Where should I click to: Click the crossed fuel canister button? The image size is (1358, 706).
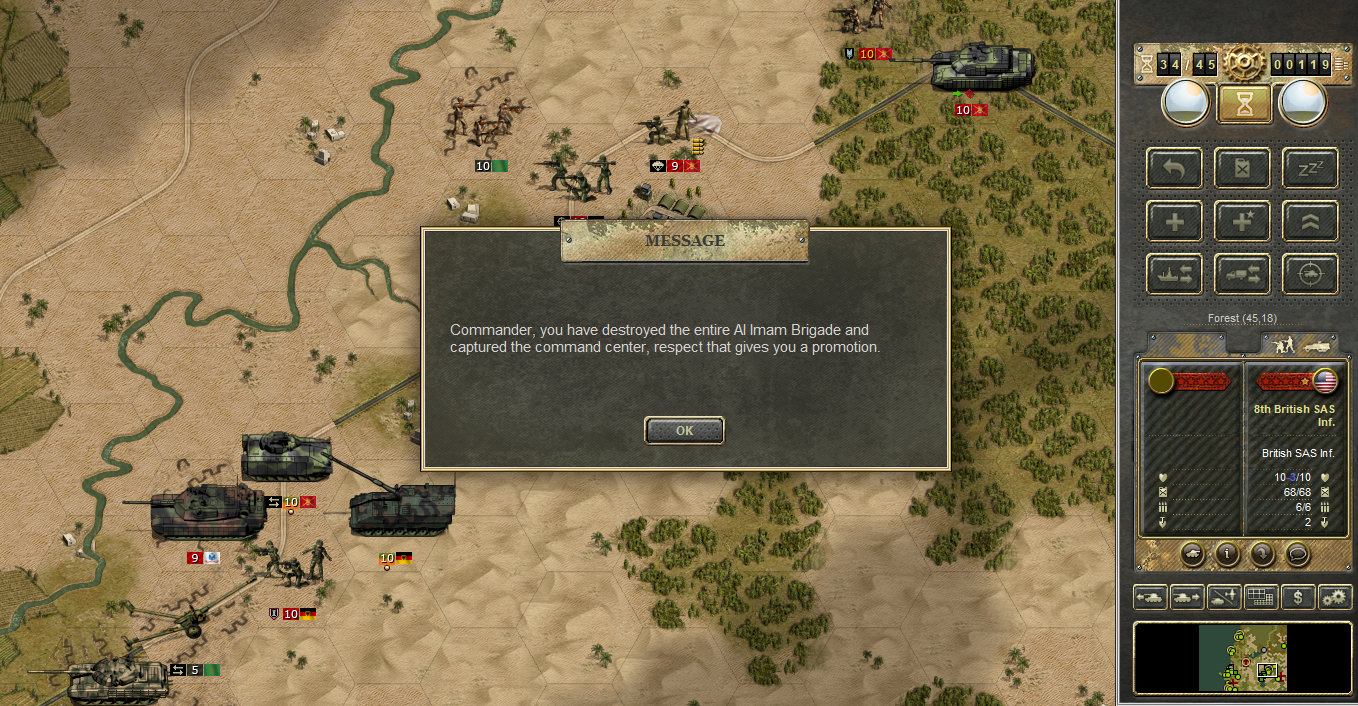1242,168
